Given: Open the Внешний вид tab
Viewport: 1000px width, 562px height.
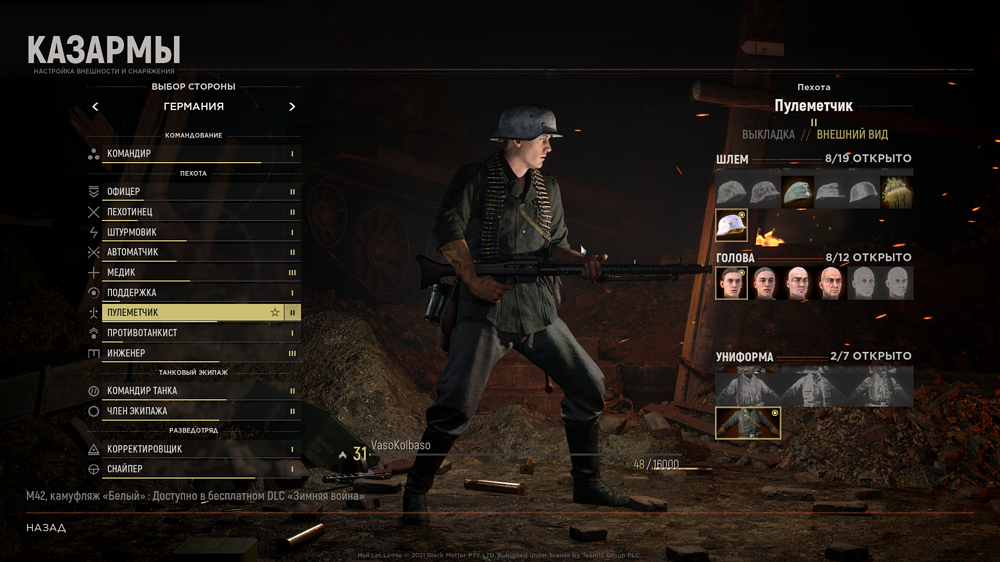Looking at the screenshot, I should point(852,135).
